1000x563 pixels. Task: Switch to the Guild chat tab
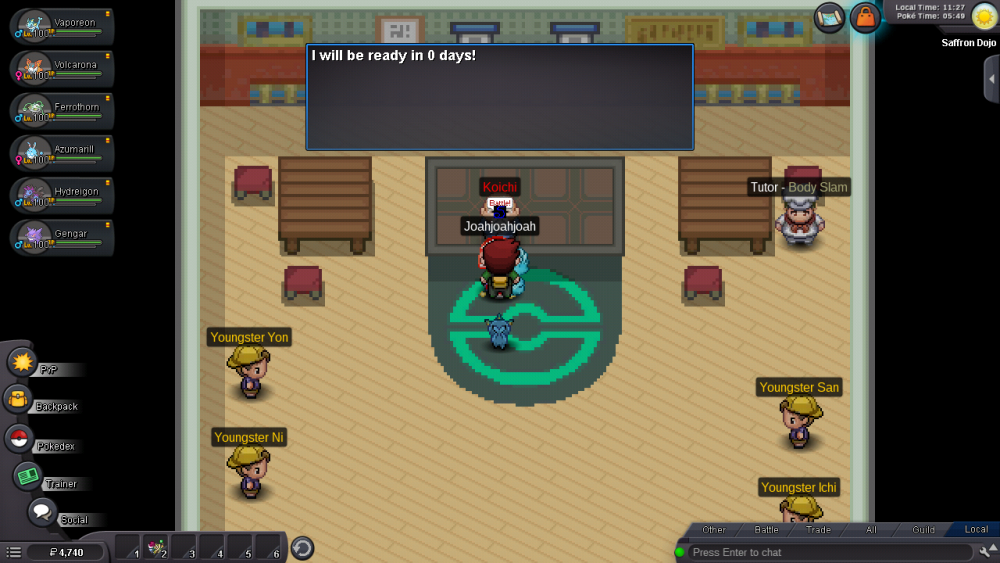coord(923,530)
